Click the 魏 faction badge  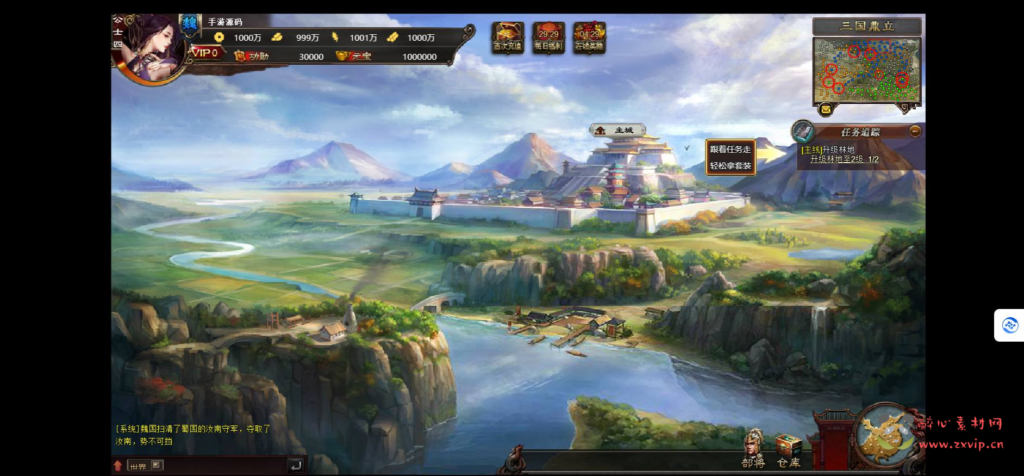point(191,22)
